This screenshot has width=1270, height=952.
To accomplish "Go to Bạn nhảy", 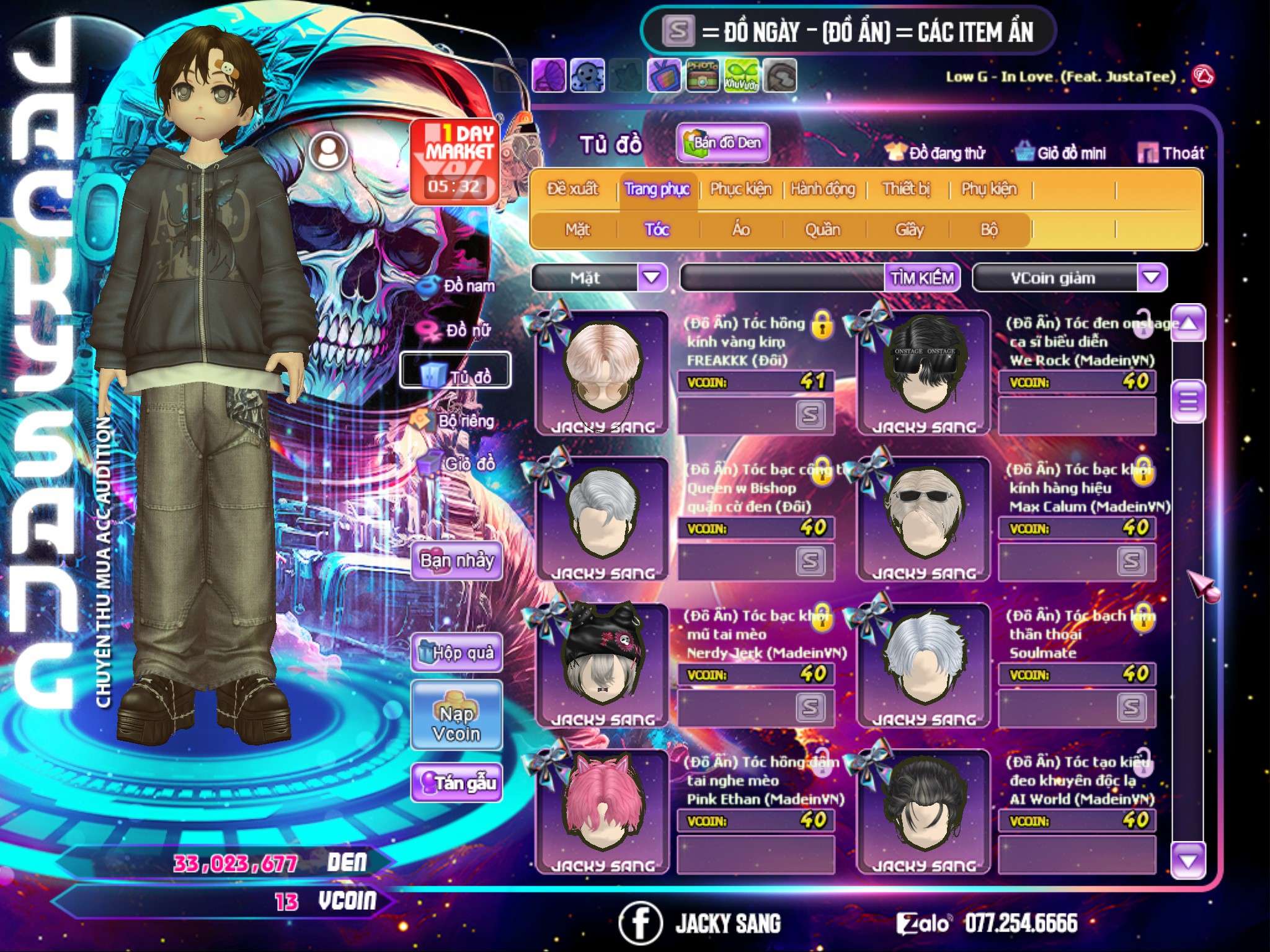I will tap(456, 561).
